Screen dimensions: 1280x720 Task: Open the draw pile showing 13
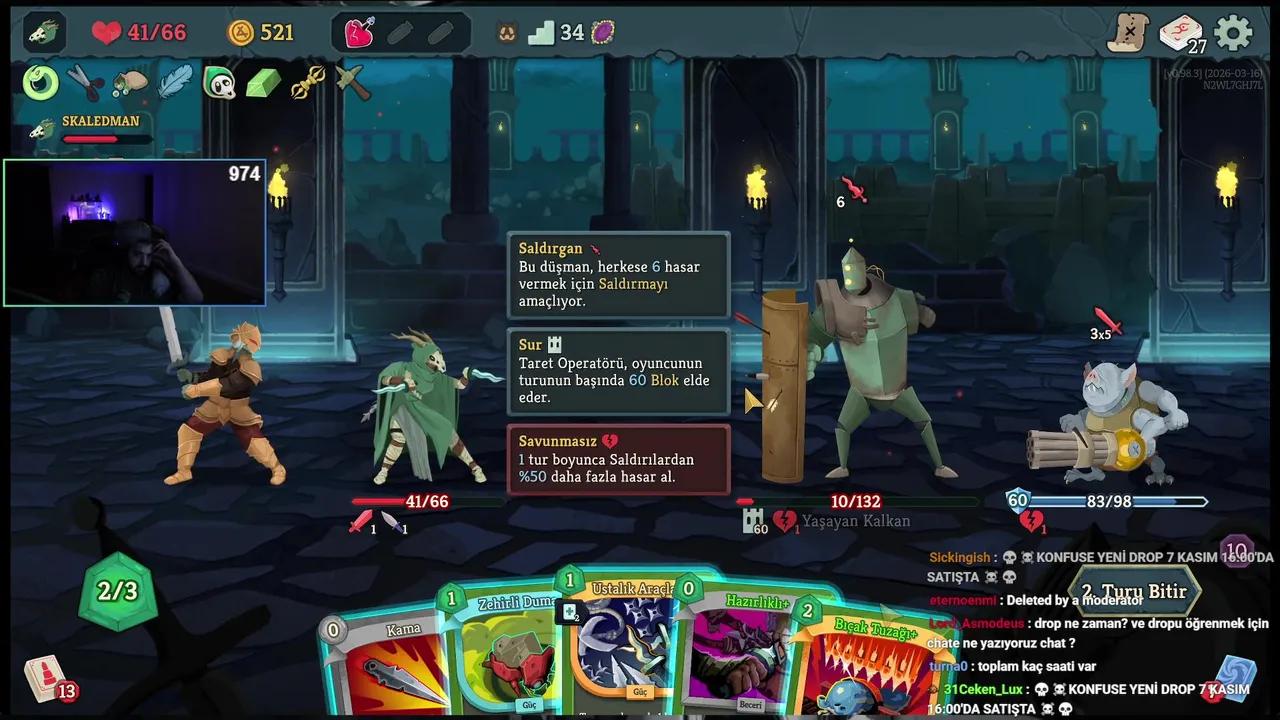(47, 678)
